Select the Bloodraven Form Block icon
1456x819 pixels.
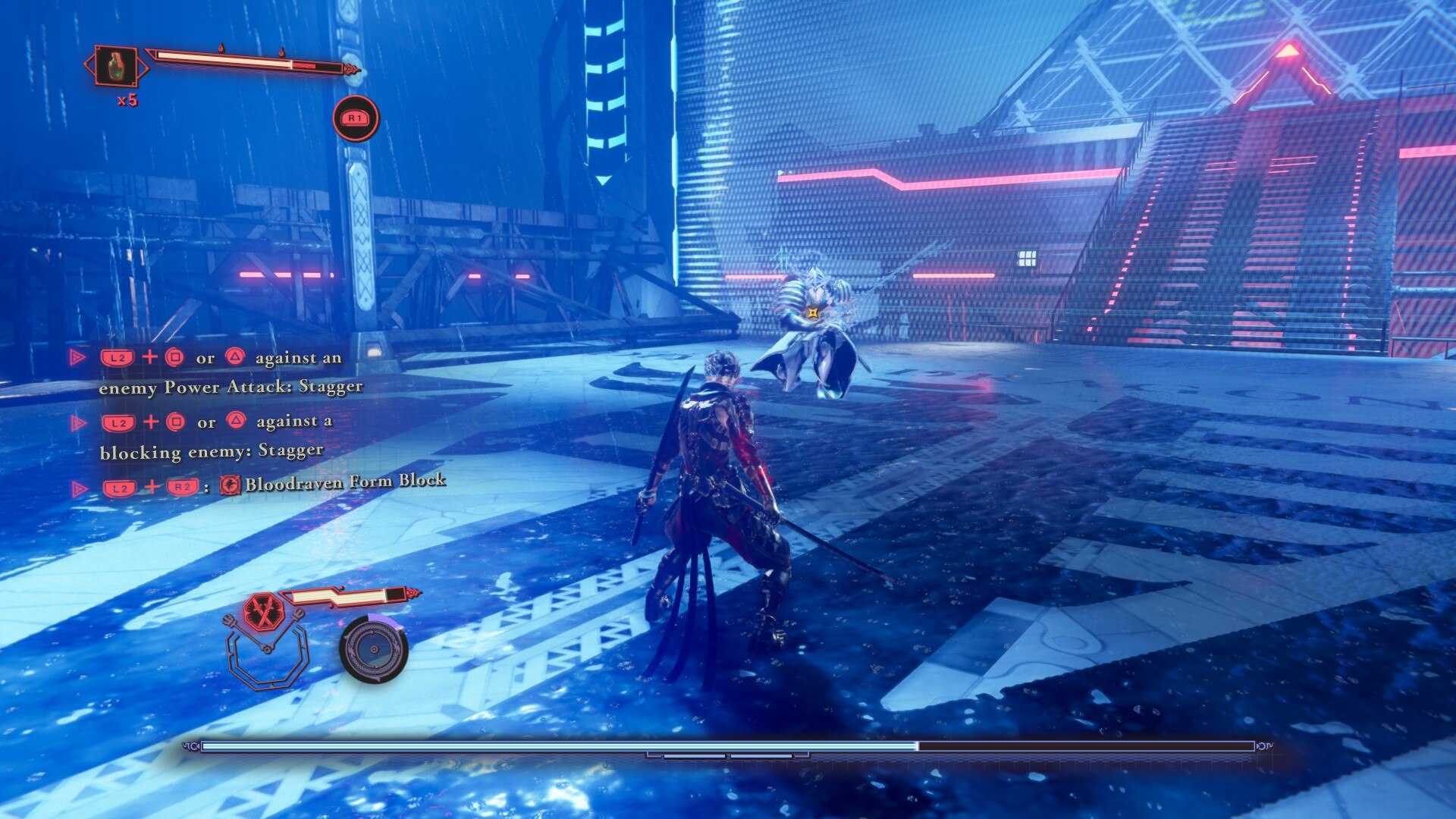(x=230, y=485)
